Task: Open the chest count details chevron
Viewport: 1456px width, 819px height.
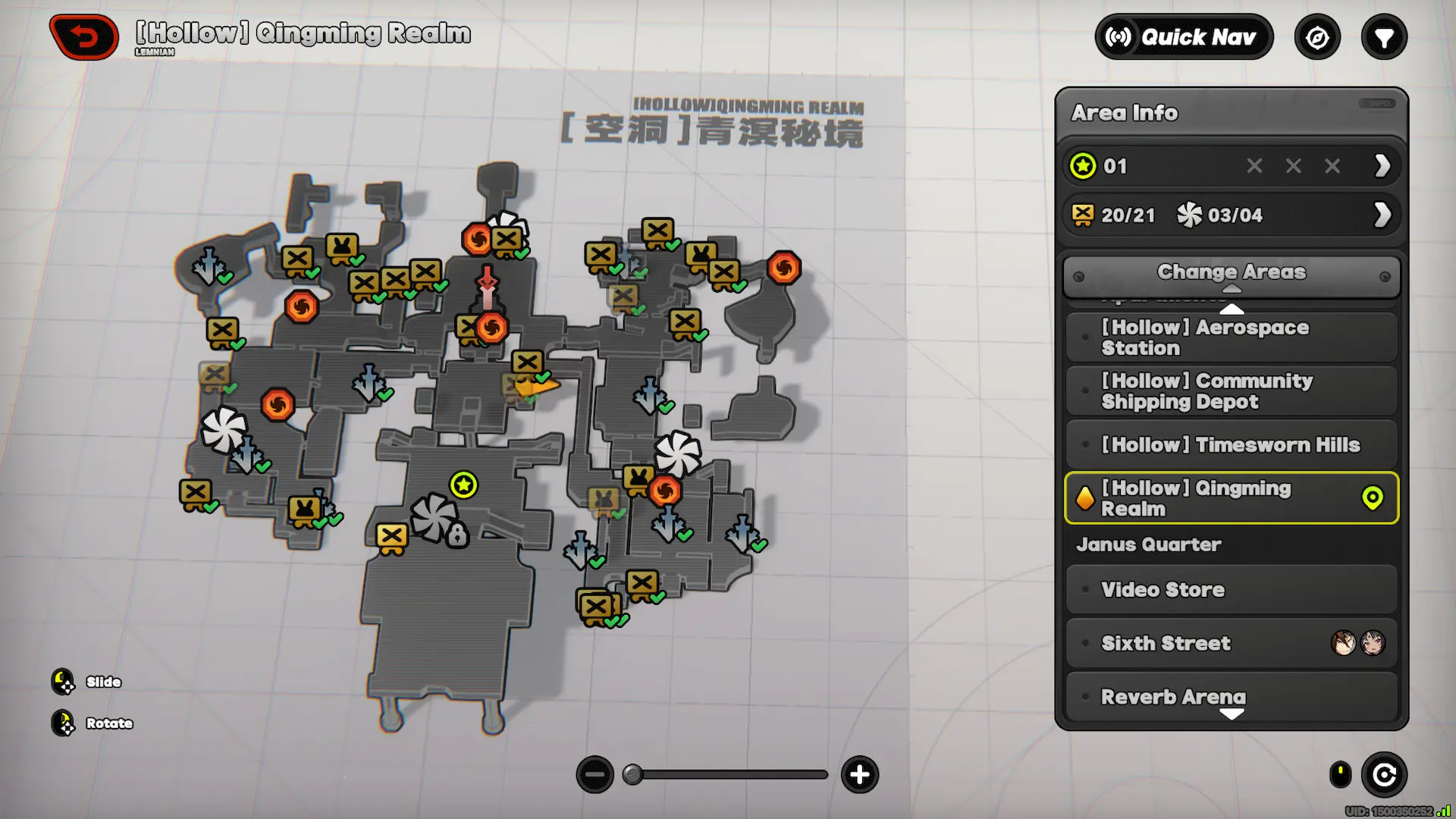Action: point(1380,215)
